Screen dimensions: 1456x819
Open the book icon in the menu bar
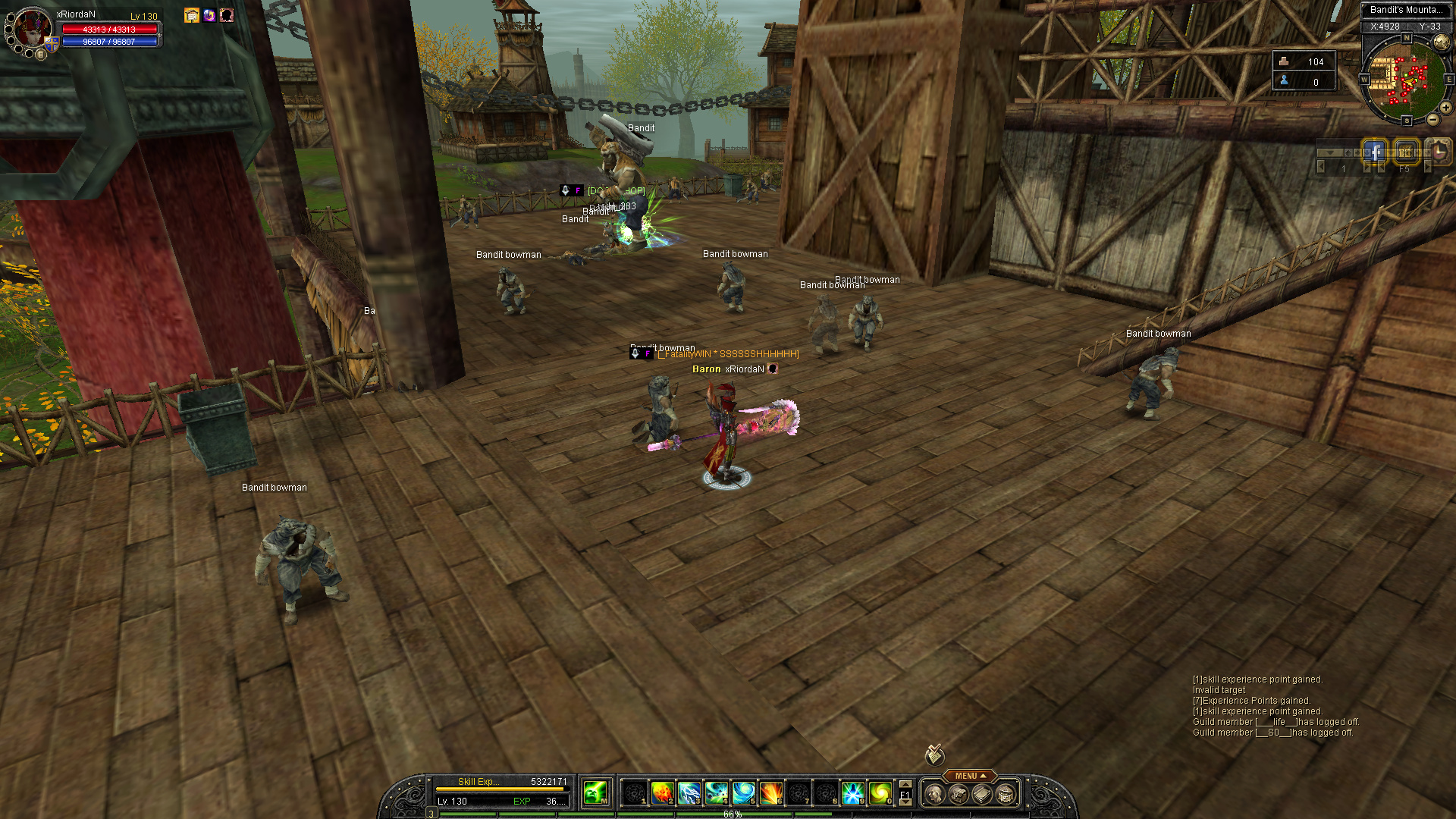click(x=982, y=794)
